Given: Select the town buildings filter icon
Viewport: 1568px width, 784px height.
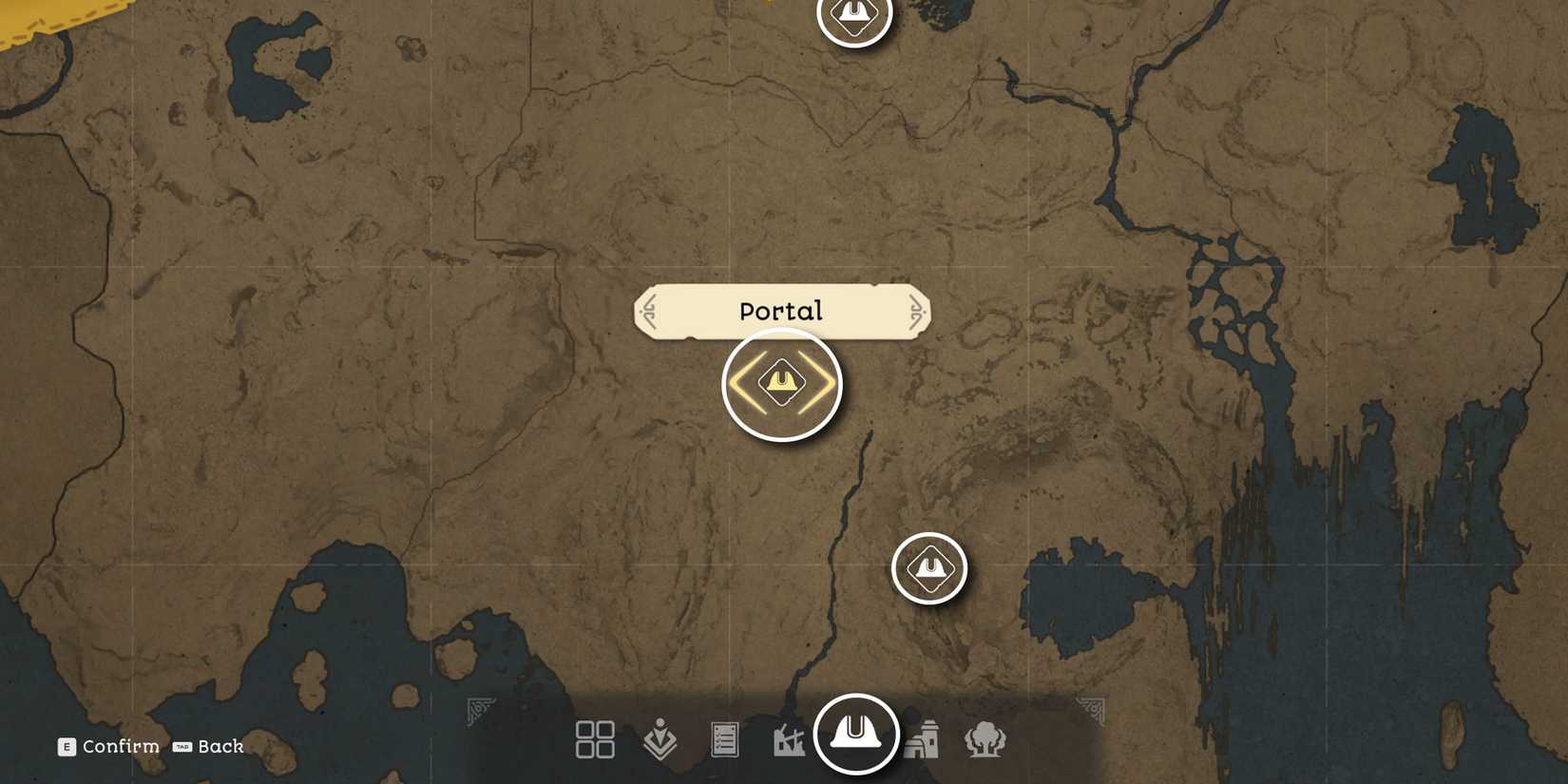Looking at the screenshot, I should click(921, 737).
